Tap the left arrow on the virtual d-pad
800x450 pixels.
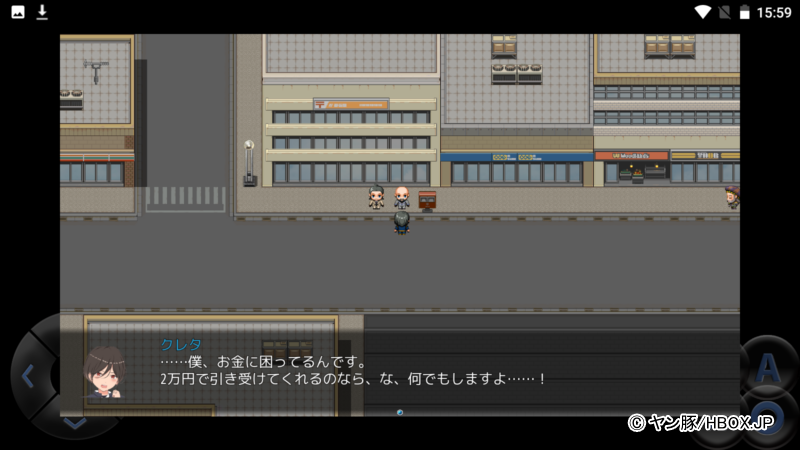[28, 377]
